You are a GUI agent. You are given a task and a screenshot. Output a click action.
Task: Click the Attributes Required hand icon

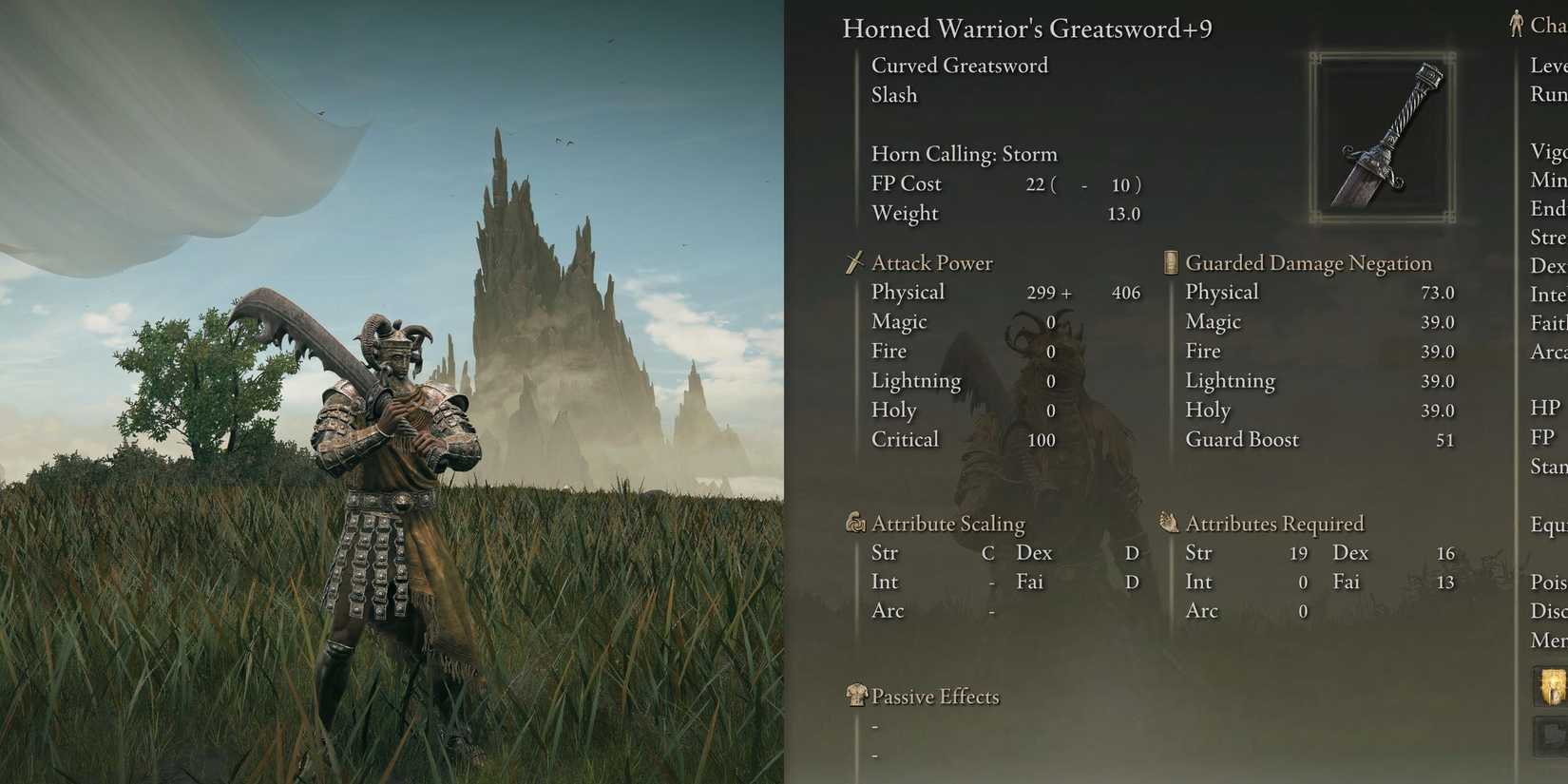click(1168, 522)
